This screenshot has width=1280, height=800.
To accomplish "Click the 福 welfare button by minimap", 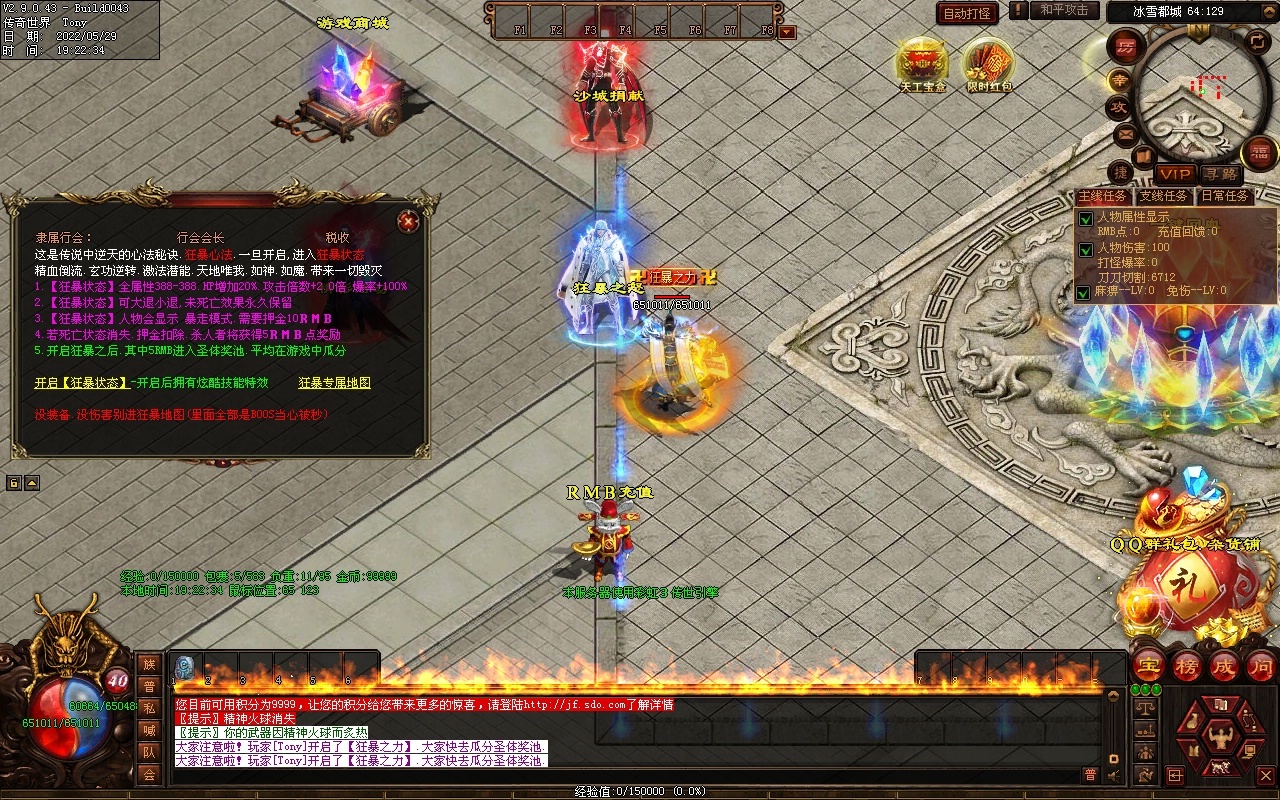I will click(x=1259, y=152).
